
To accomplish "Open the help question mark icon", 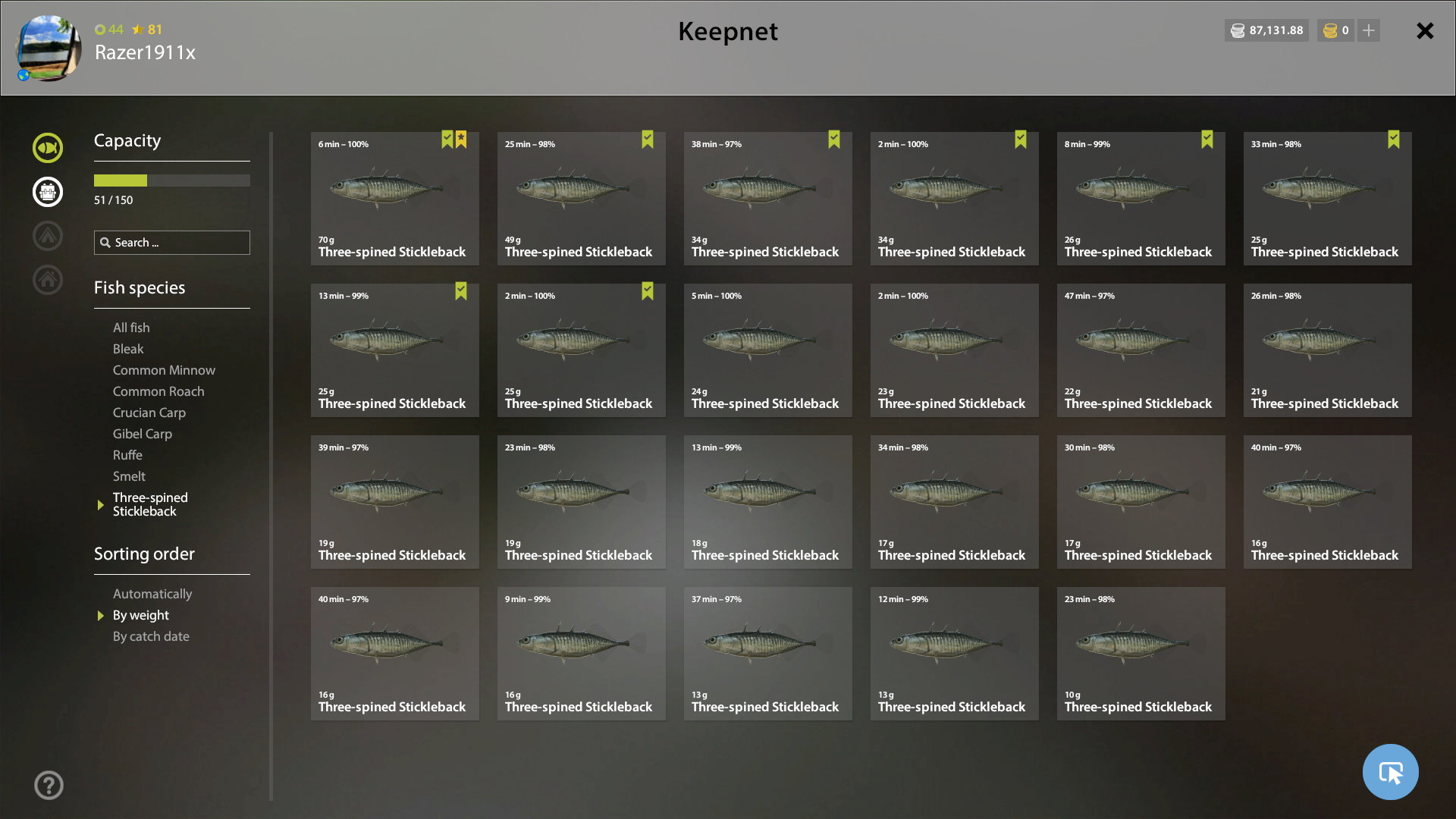I will [49, 786].
